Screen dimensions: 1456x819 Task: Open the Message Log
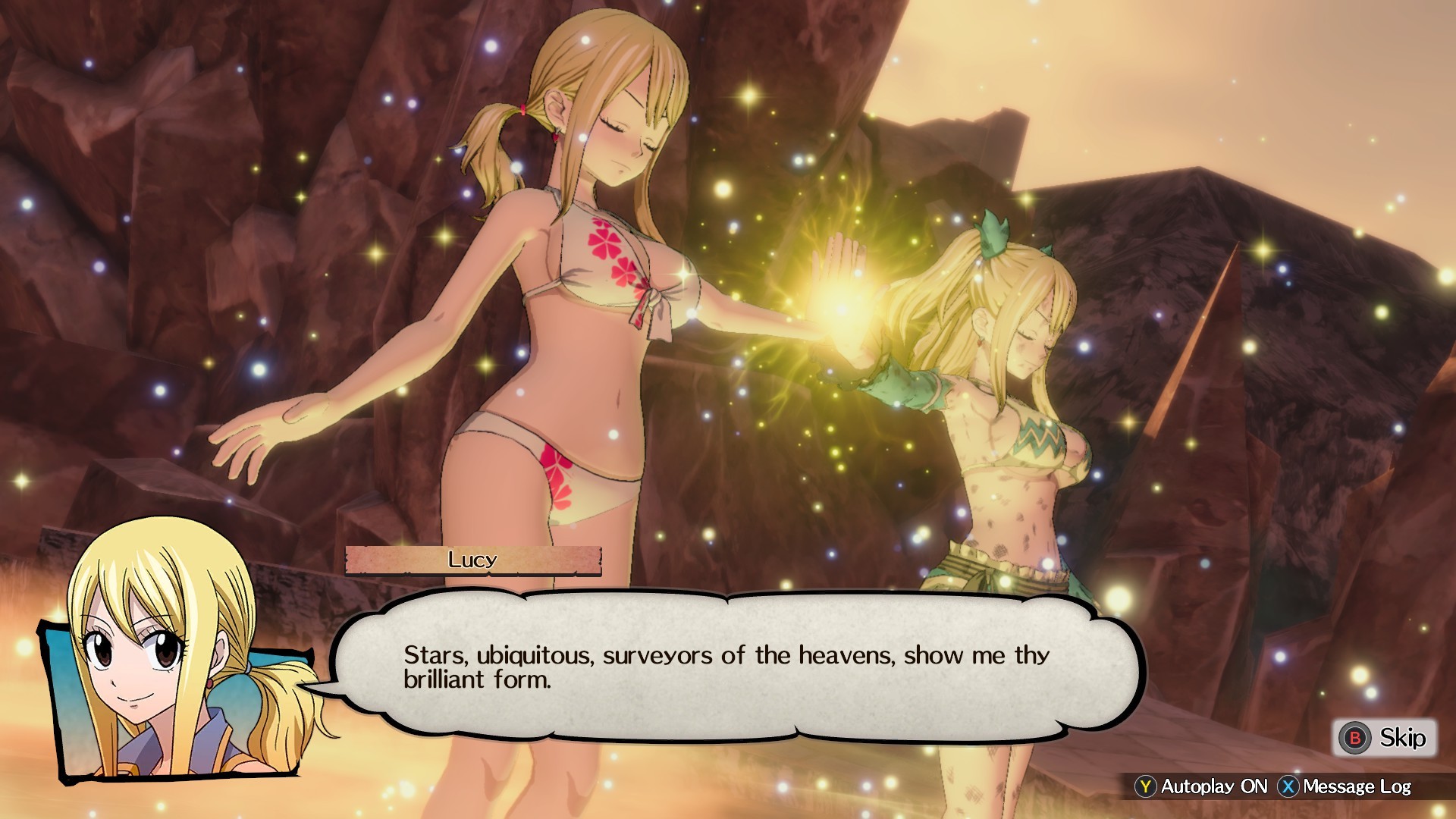[x=1345, y=786]
